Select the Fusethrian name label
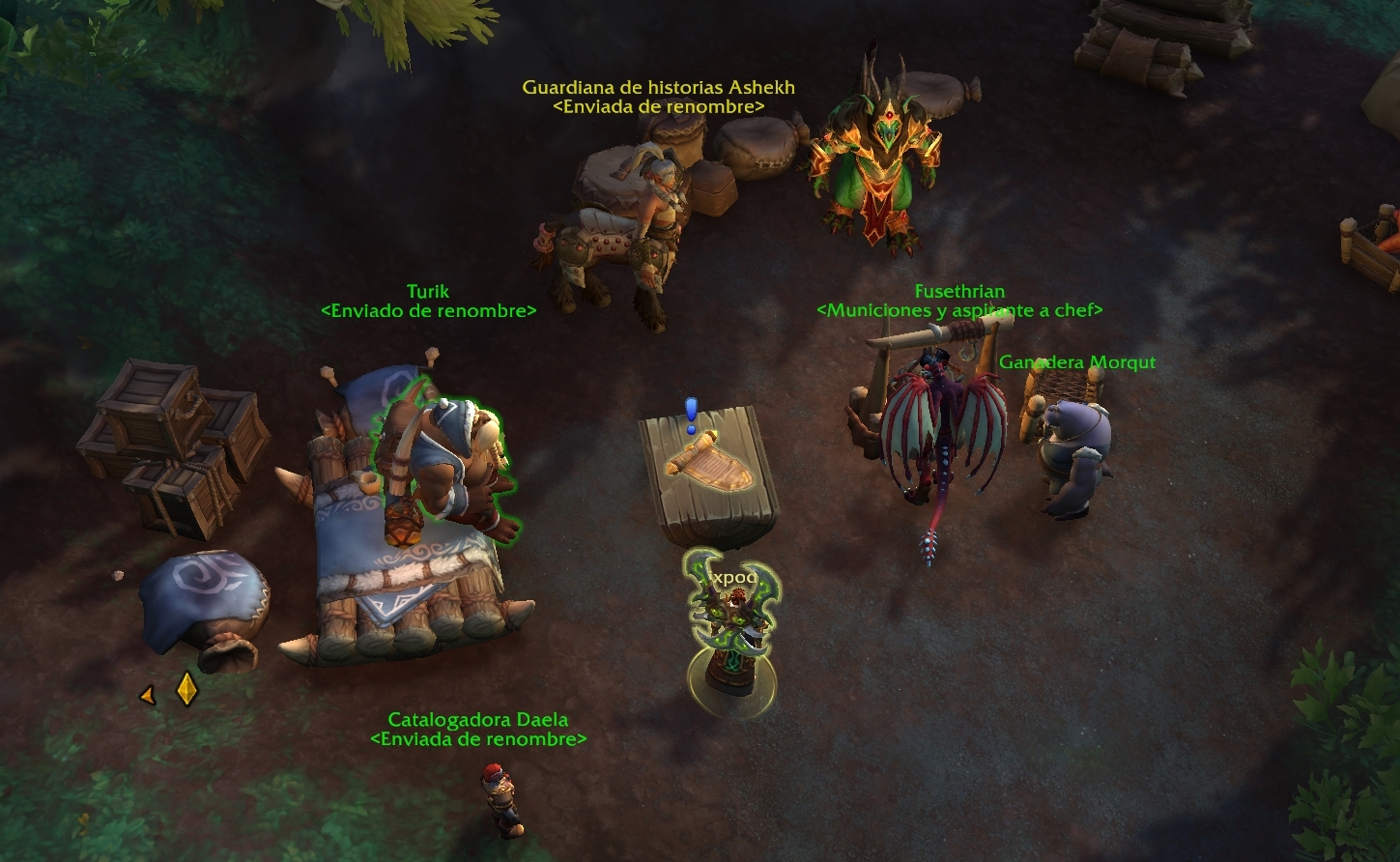The image size is (1400, 862). pos(959,291)
